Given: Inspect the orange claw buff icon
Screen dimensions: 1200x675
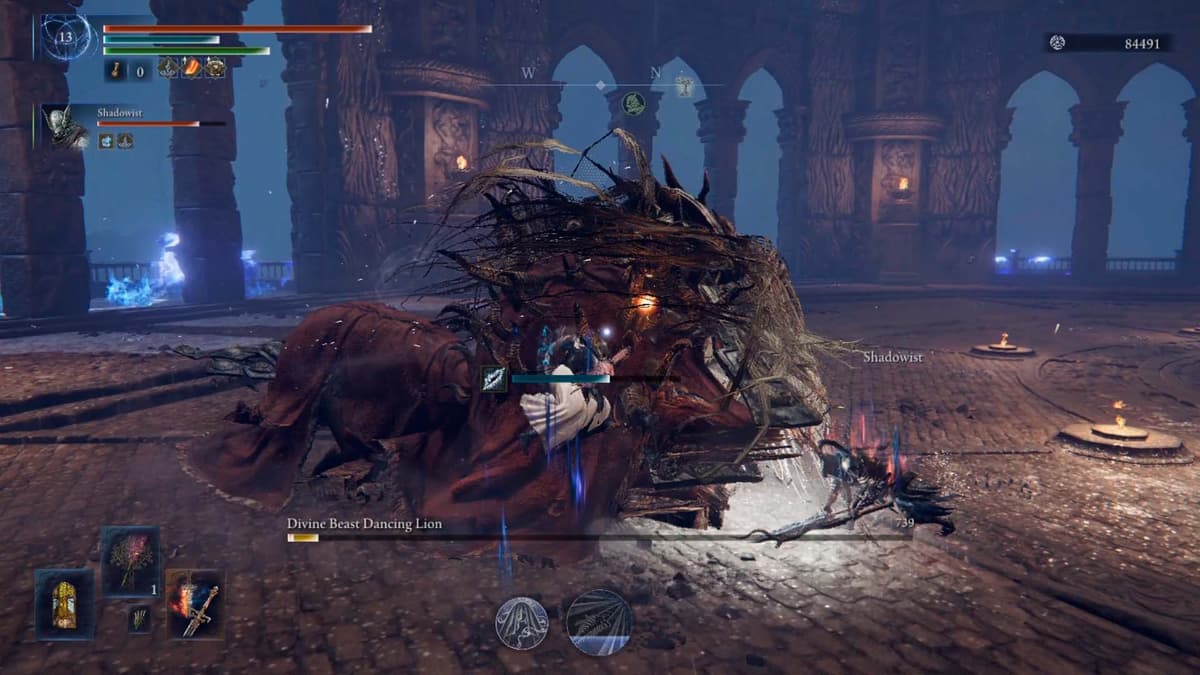Looking at the screenshot, I should point(190,68).
